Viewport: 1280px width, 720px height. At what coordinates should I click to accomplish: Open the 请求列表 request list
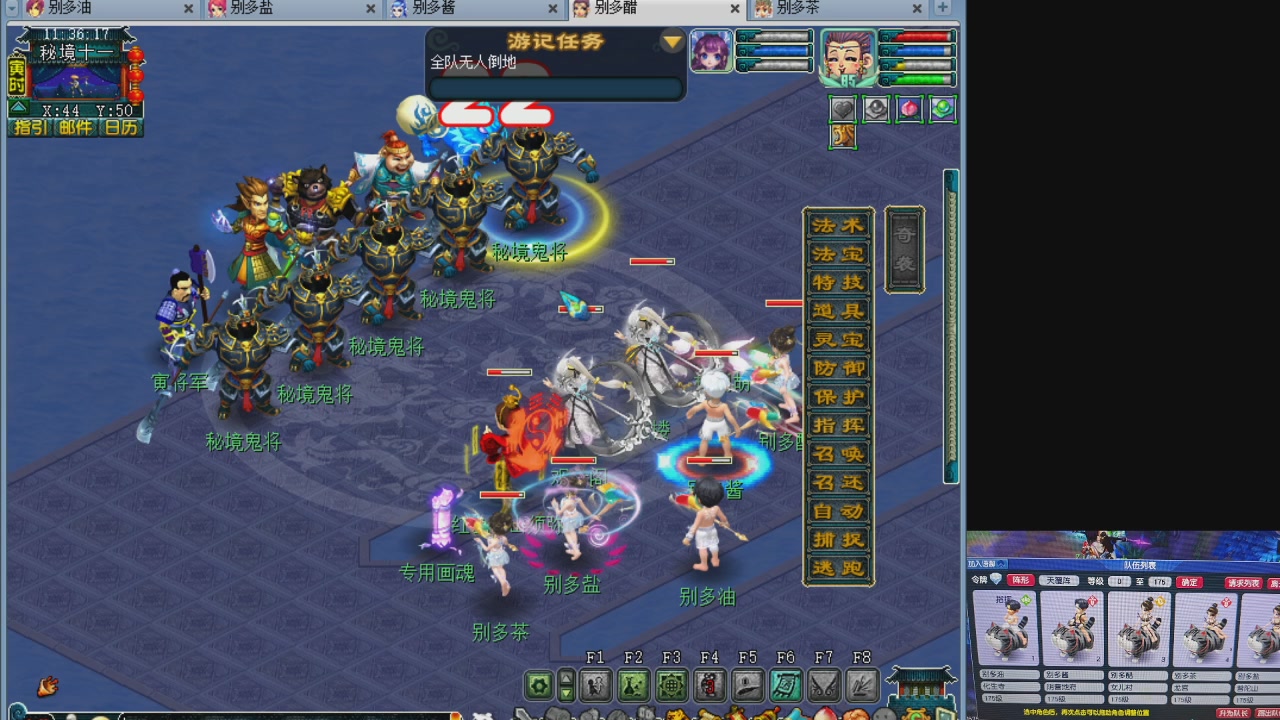click(1244, 583)
